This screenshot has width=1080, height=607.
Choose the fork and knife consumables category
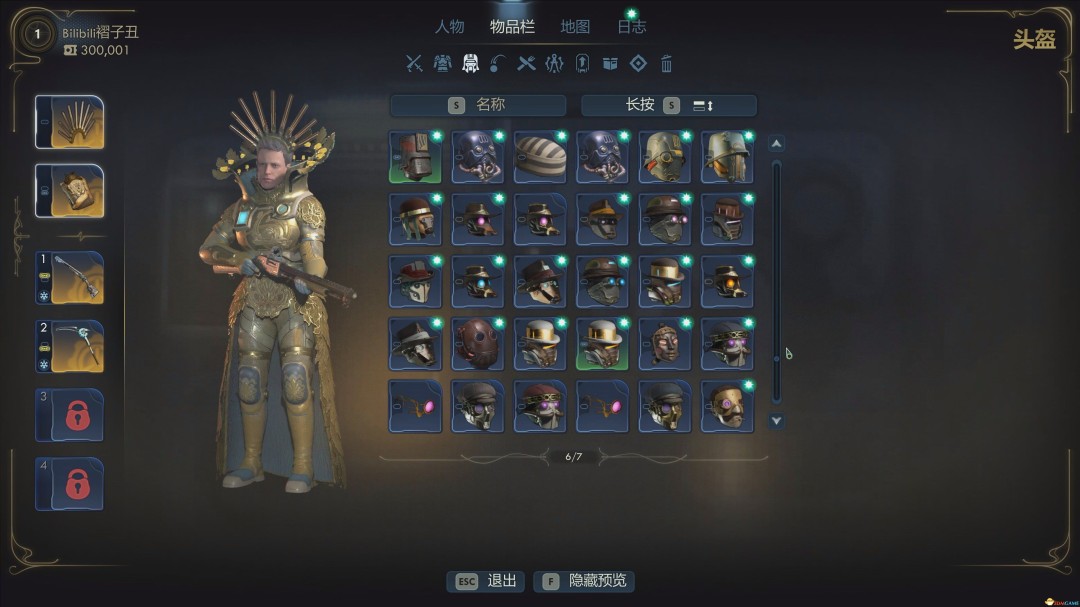point(526,64)
